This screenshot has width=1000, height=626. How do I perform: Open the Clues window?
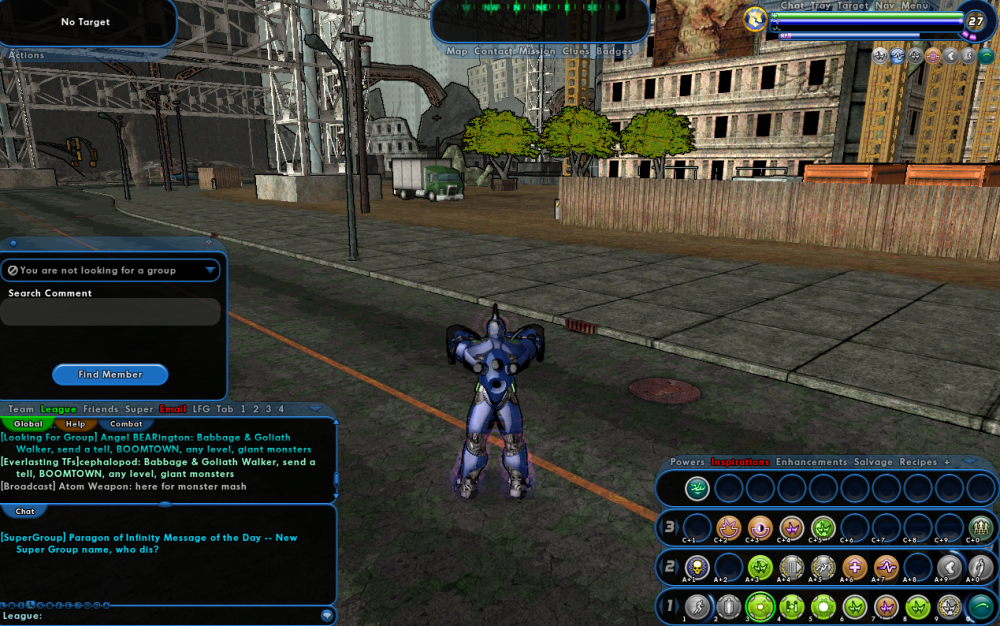pos(576,51)
